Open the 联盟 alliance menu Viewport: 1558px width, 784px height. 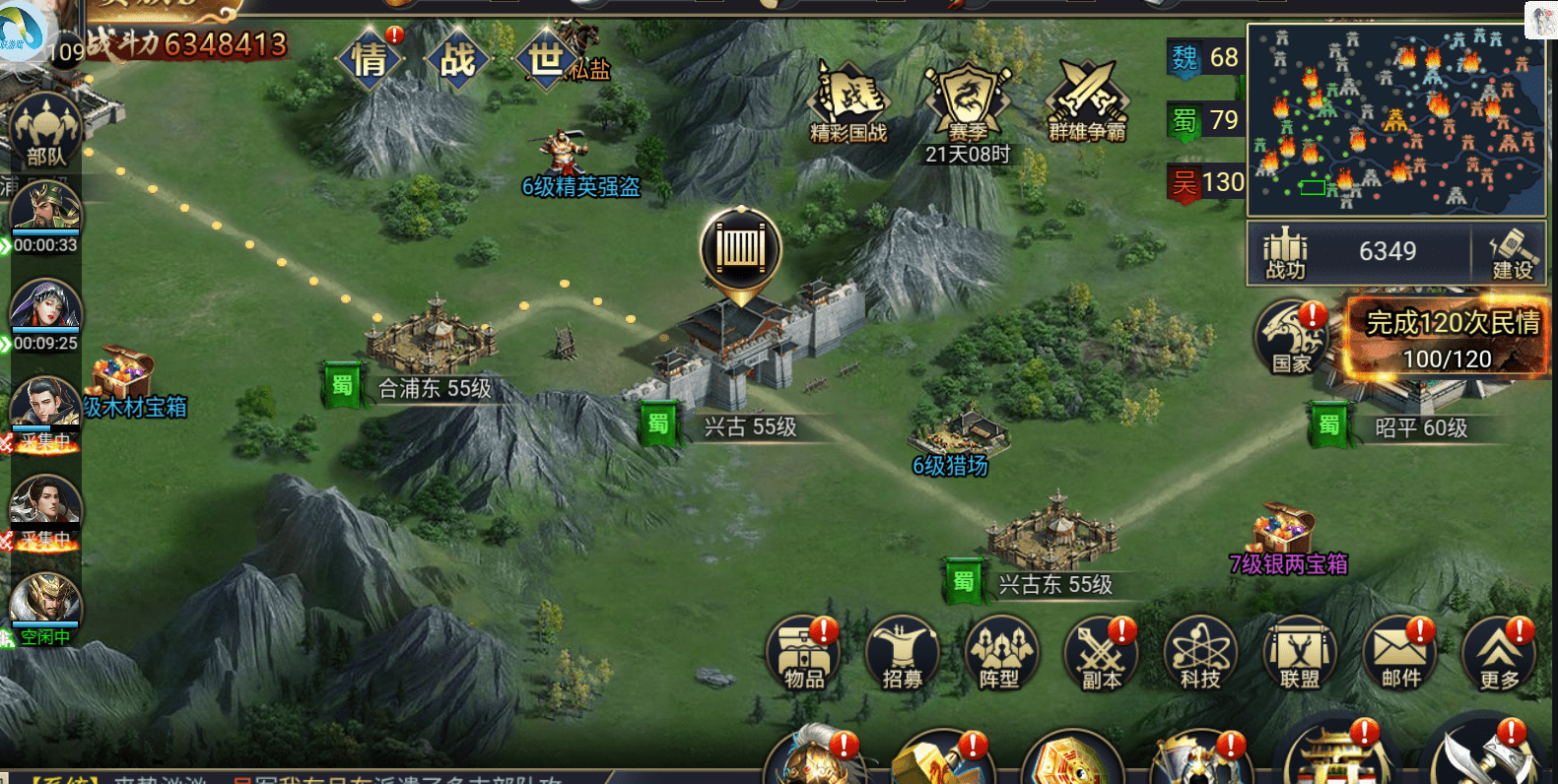coord(1300,654)
